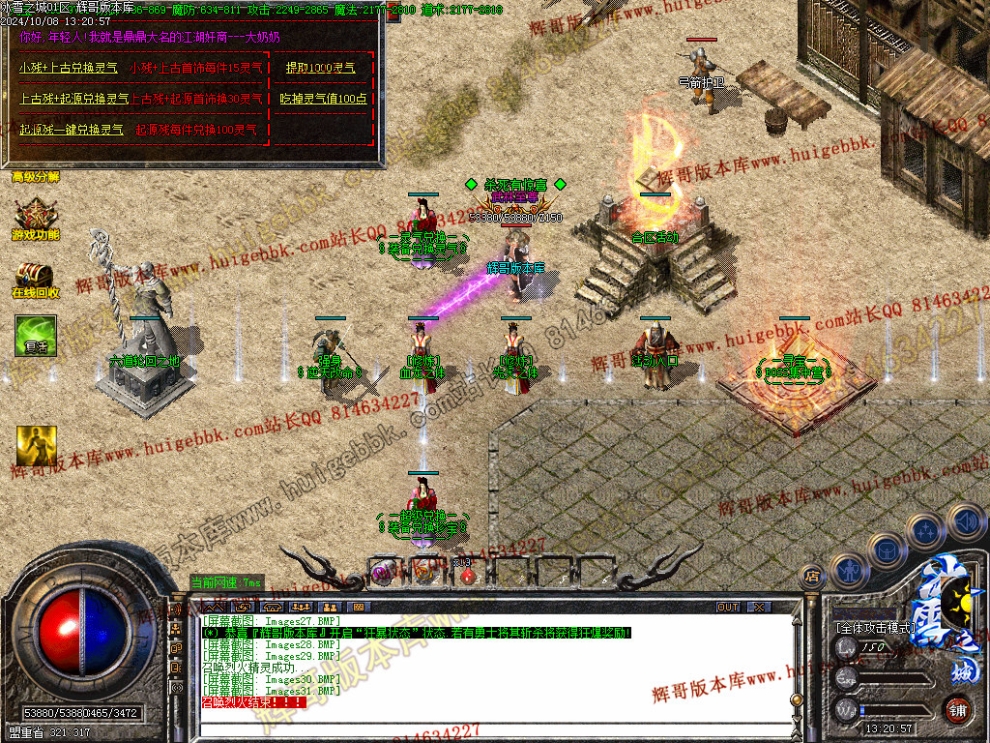Choose the 小残+上古兑换灵气 exchange option
Viewport: 990px width, 743px height.
[68, 69]
